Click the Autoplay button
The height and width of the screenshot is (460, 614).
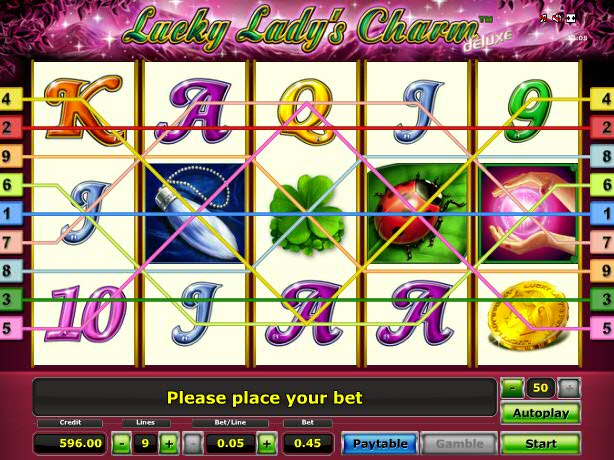pyautogui.click(x=540, y=413)
